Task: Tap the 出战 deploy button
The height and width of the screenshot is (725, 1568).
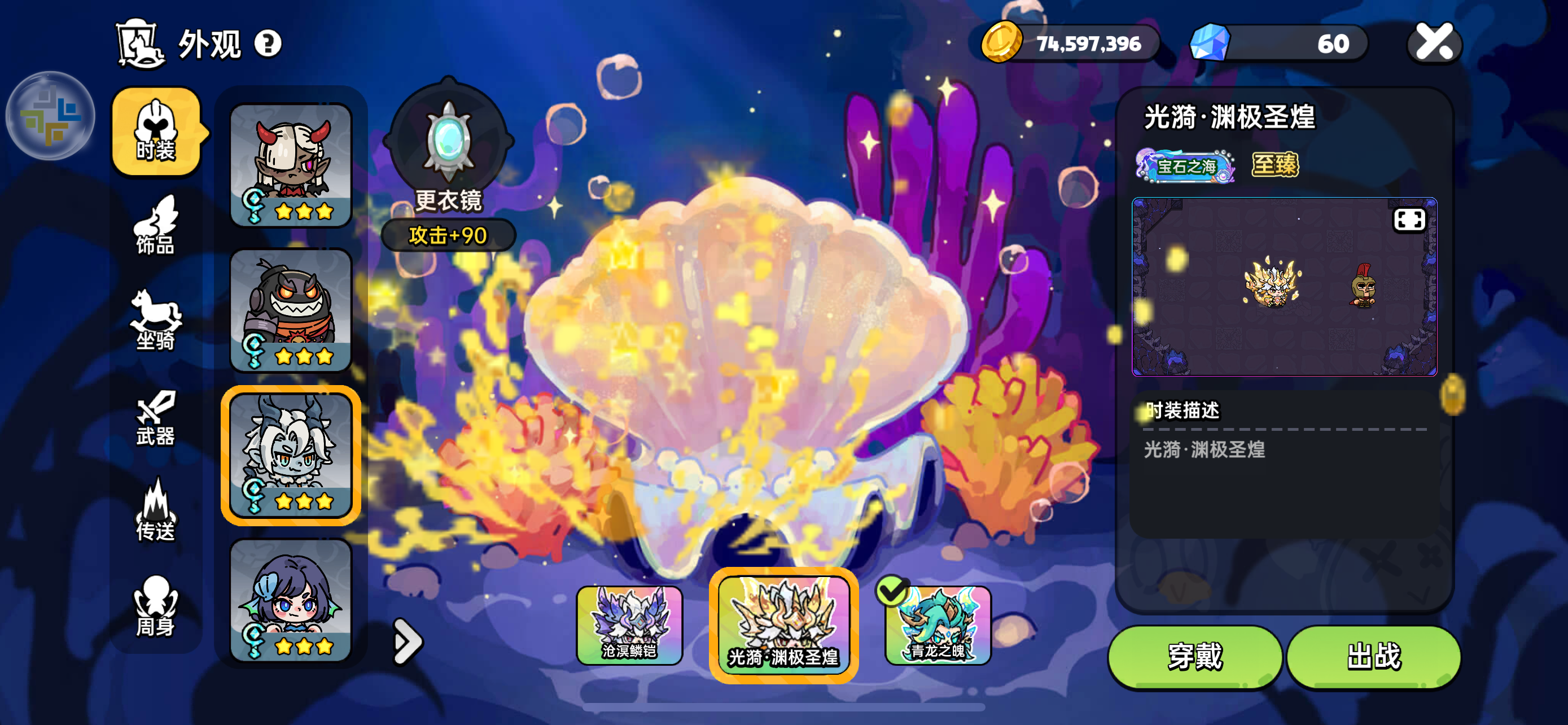Action: click(1373, 656)
